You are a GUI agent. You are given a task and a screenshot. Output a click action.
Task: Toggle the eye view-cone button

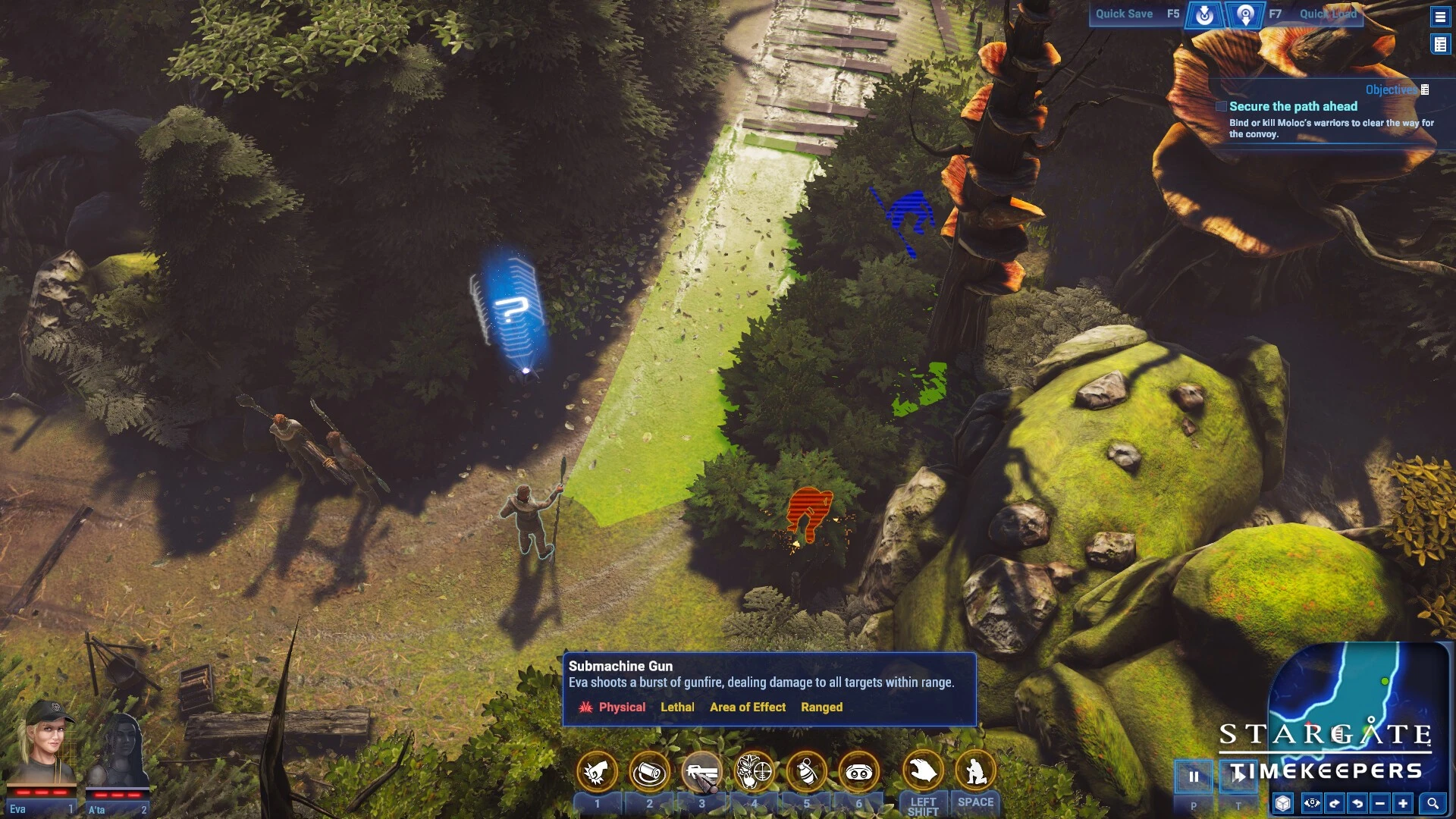click(x=1312, y=803)
